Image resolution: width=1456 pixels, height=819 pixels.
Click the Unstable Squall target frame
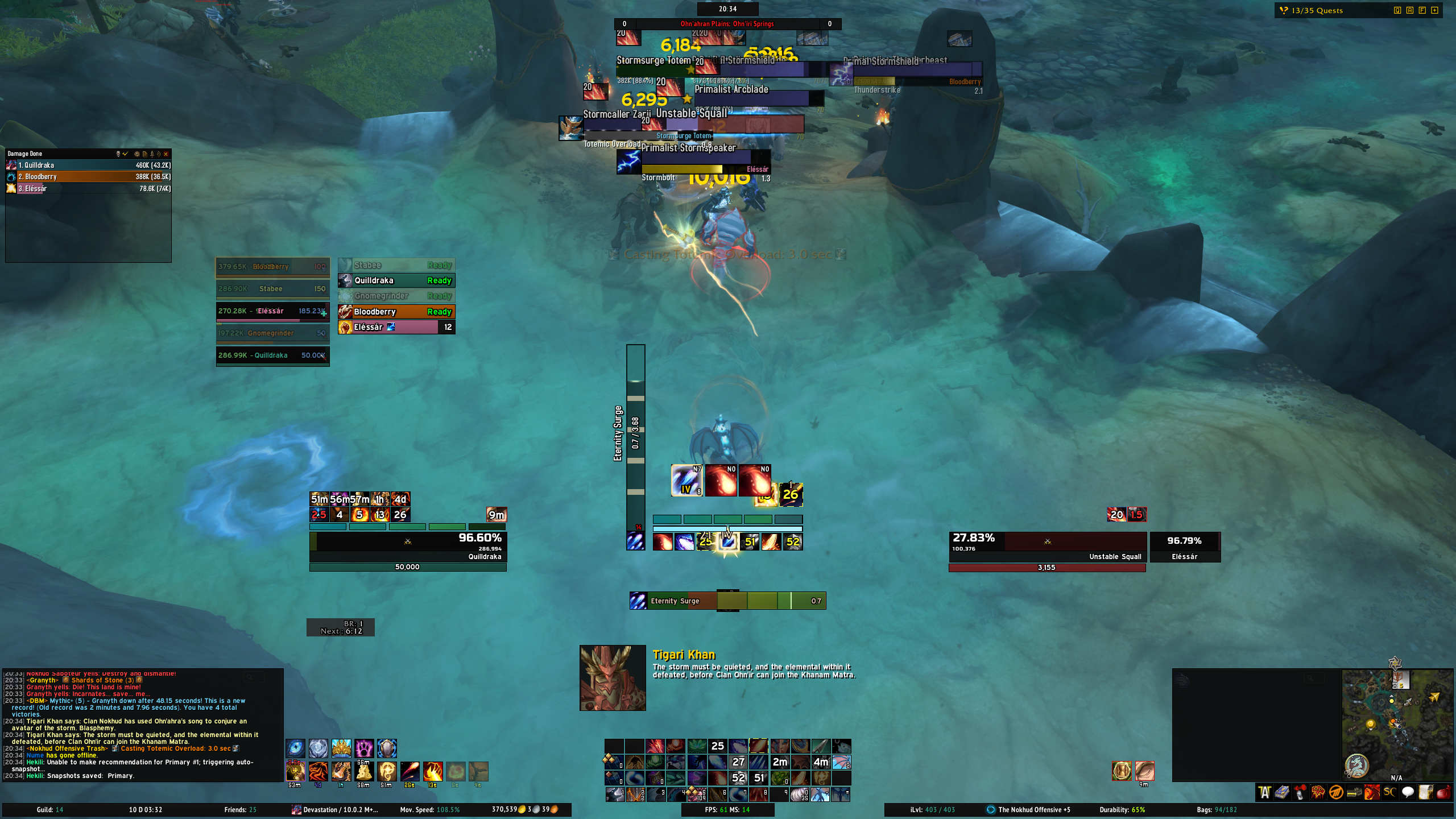coord(1046,547)
